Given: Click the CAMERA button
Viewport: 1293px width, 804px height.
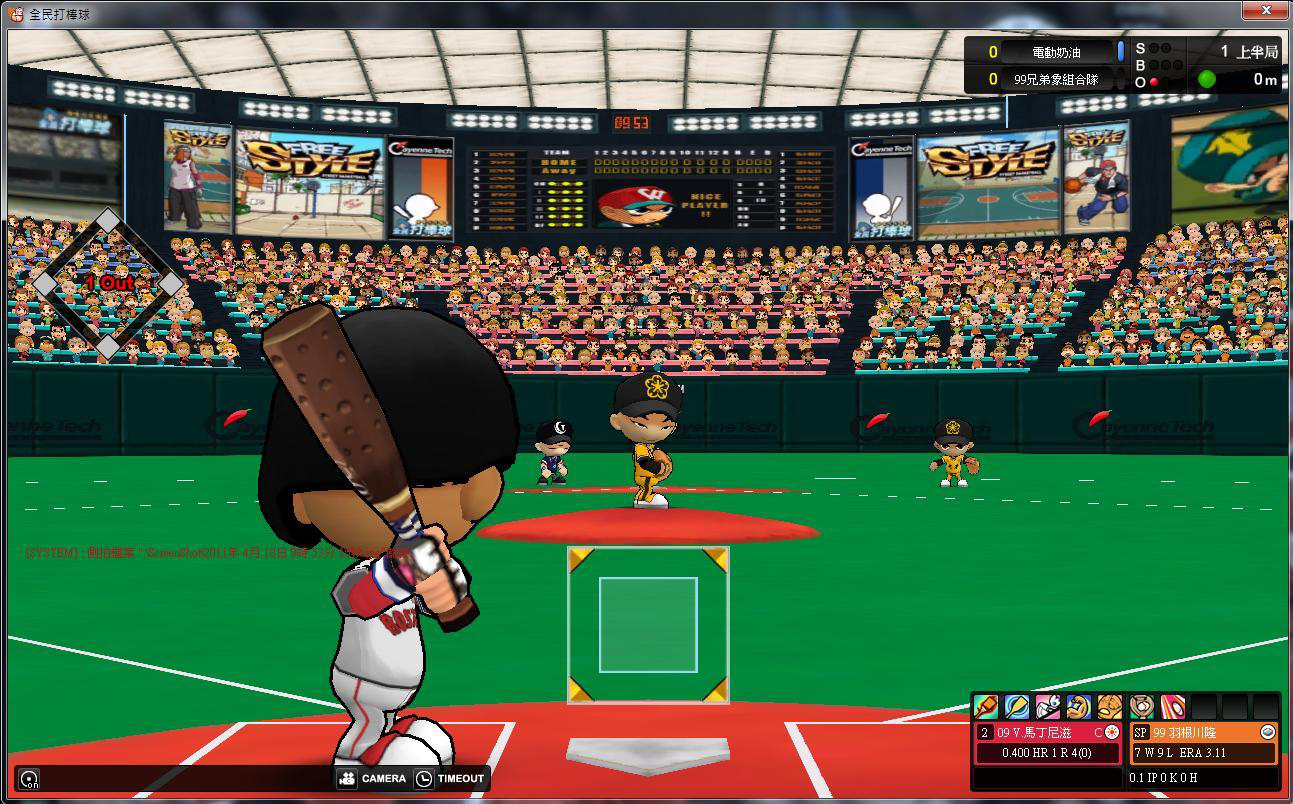Looking at the screenshot, I should [x=373, y=778].
